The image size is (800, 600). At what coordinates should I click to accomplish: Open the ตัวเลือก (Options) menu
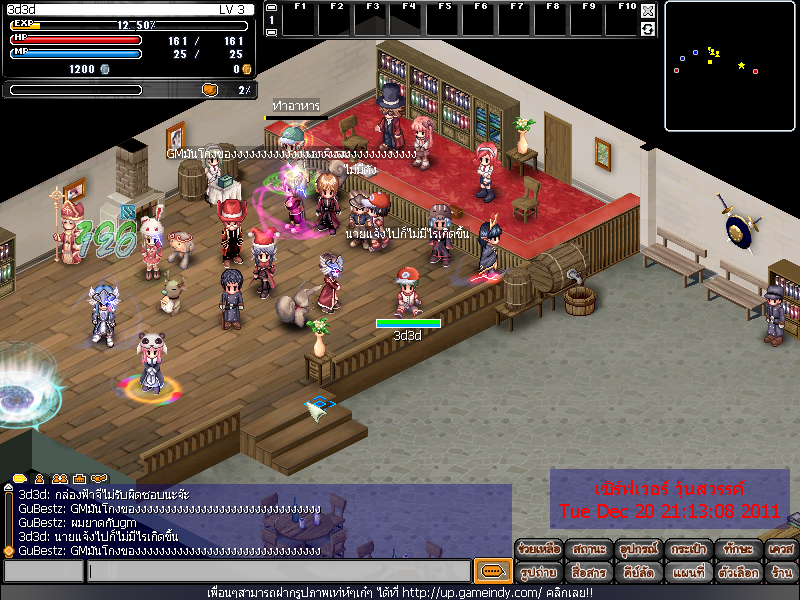click(737, 573)
